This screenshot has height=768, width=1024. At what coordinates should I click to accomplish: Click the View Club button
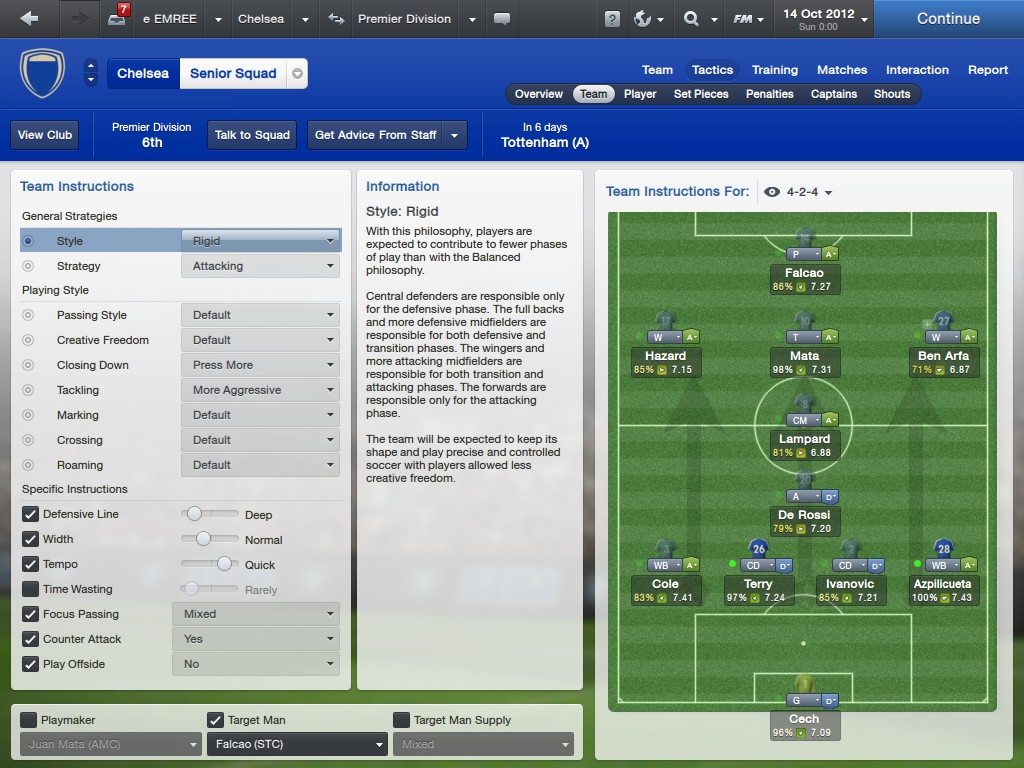coord(45,135)
